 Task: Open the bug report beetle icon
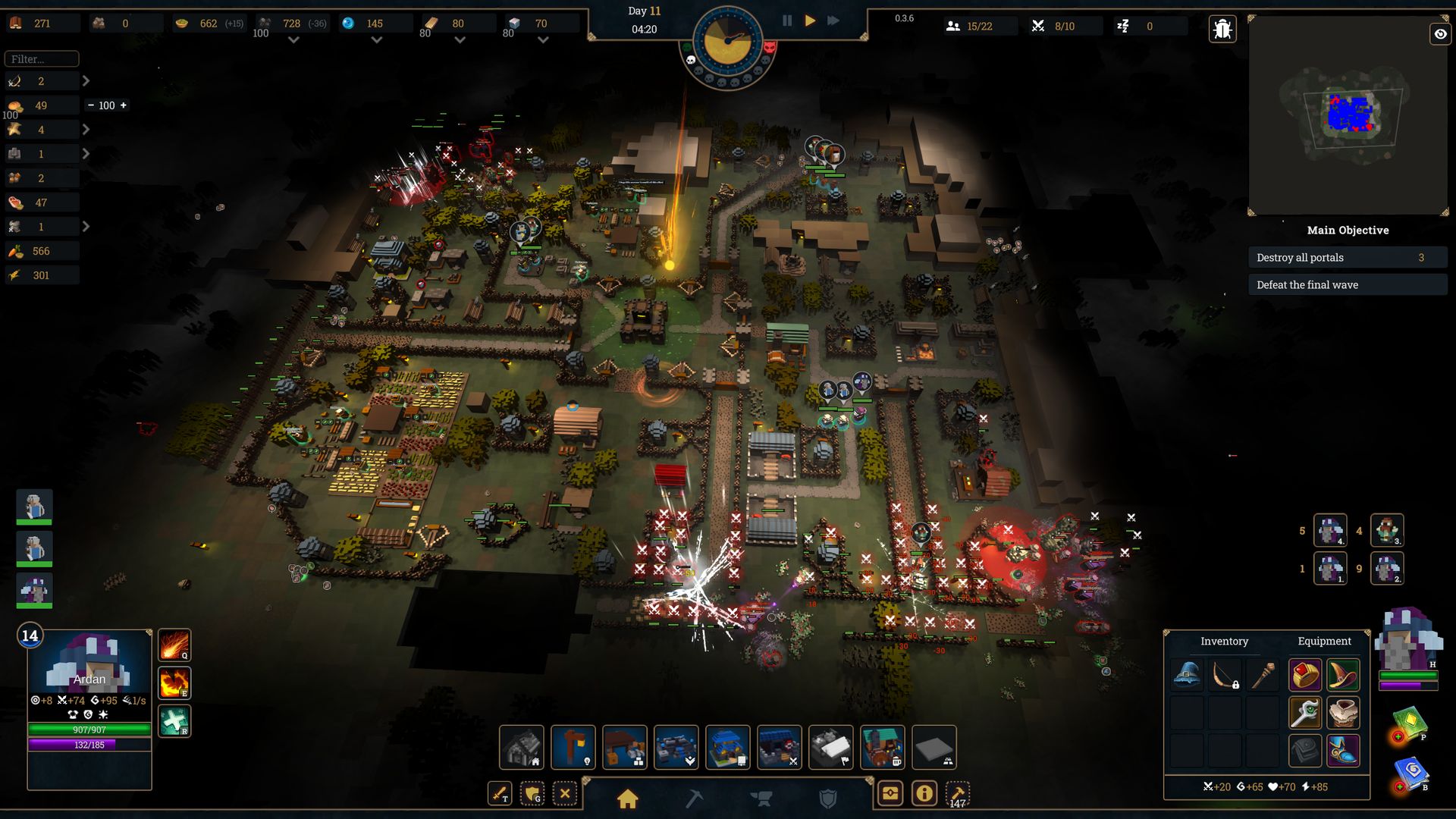coord(1222,30)
